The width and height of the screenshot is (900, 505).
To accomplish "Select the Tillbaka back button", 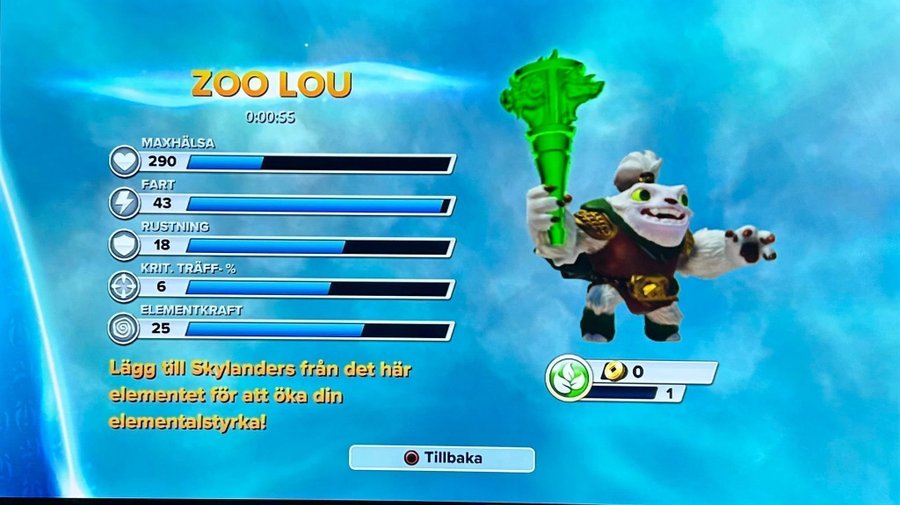I will tap(442, 459).
